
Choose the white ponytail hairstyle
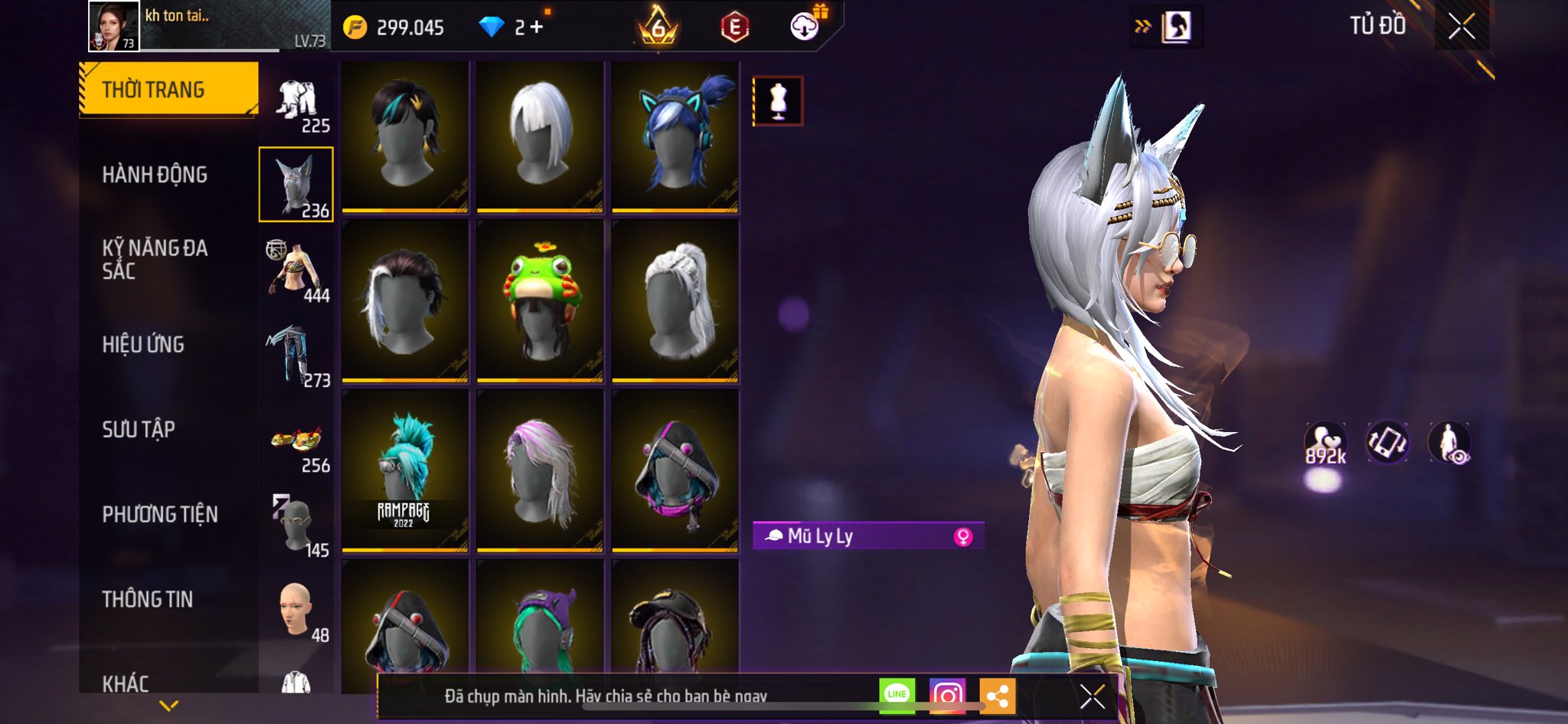click(675, 300)
